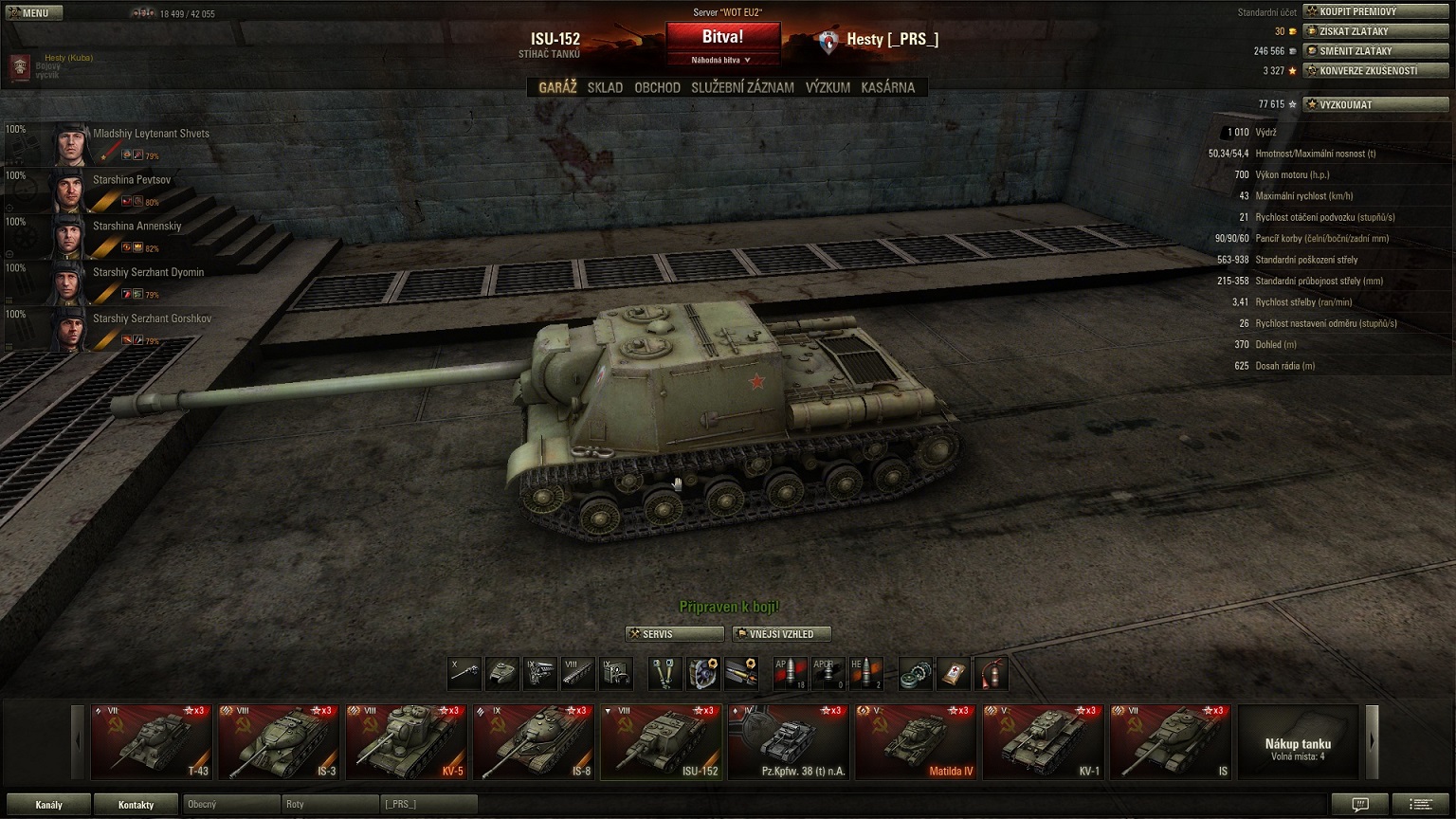Open the OBCHOD shop tab
This screenshot has width=1456, height=819.
pyautogui.click(x=657, y=87)
